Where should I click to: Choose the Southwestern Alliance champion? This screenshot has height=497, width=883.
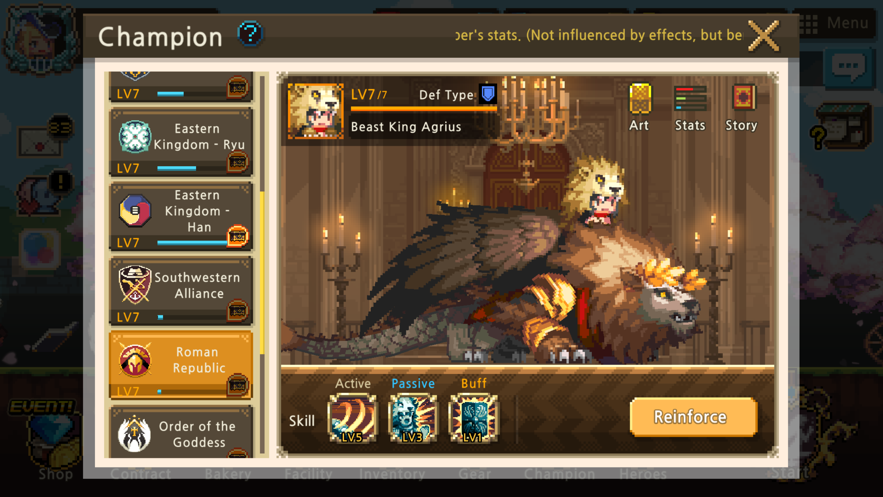coord(180,290)
